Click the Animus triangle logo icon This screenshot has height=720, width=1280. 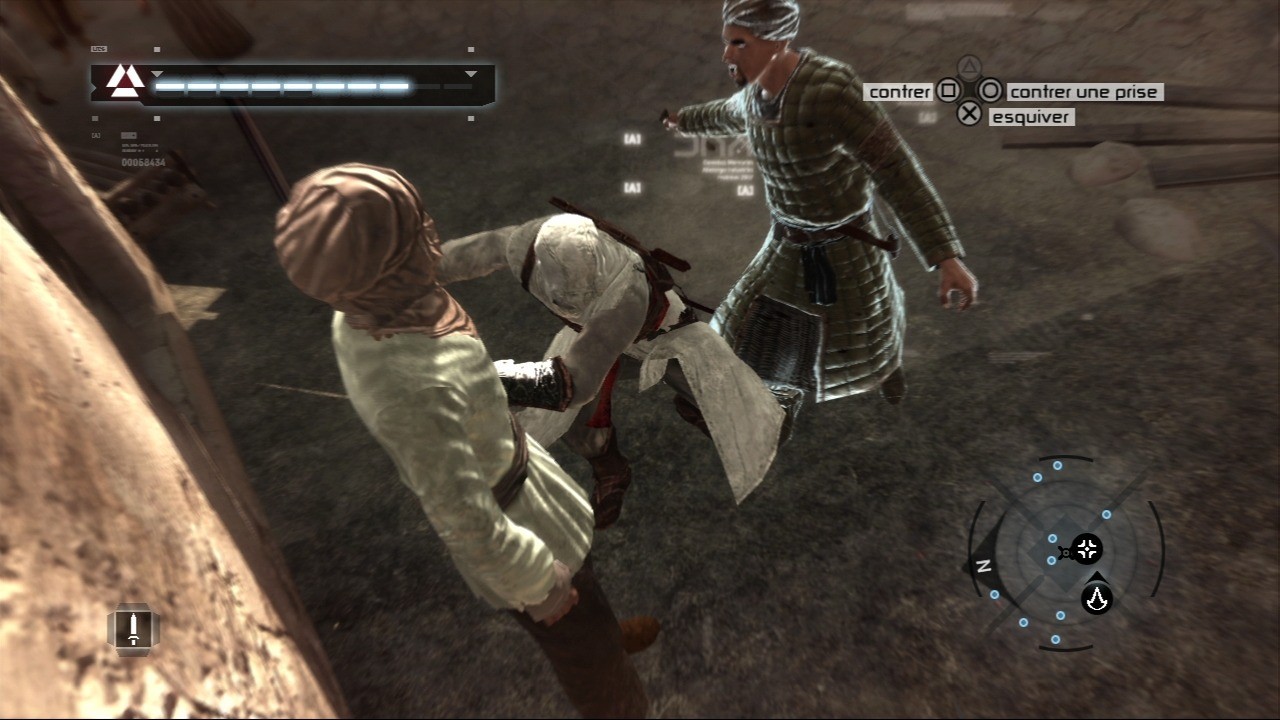(125, 81)
